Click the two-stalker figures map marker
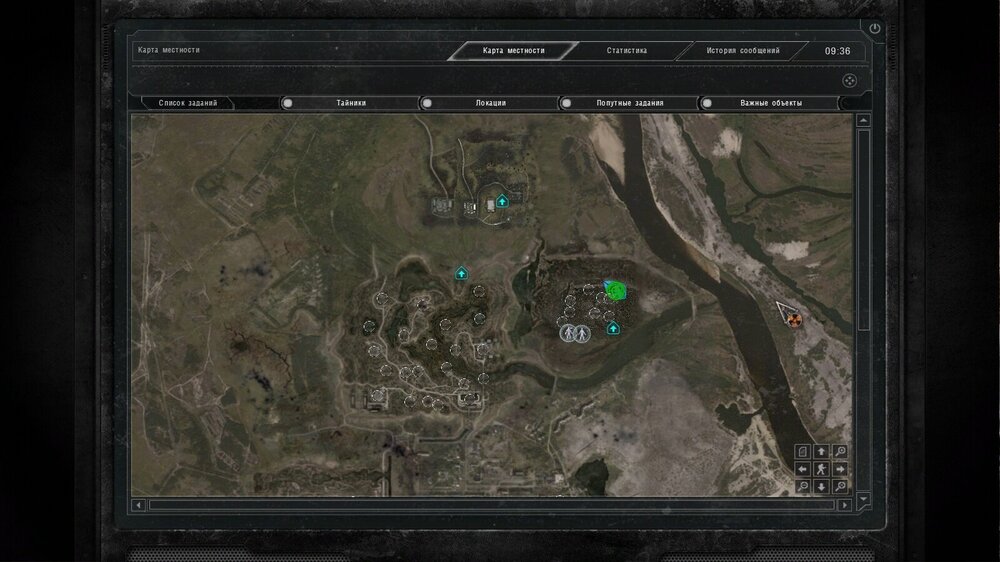The width and height of the screenshot is (1000, 562). pos(574,332)
